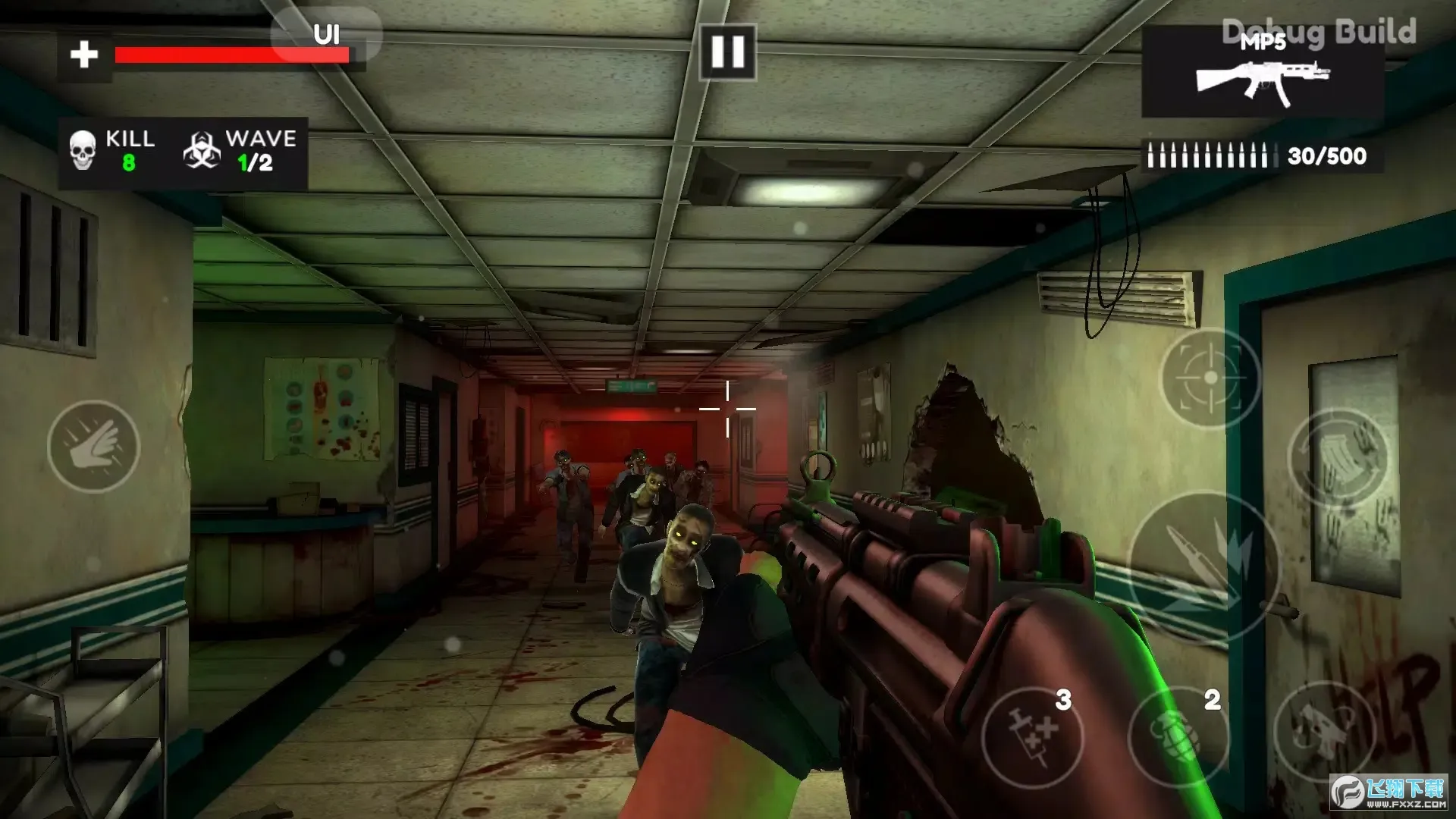Viewport: 1456px width, 819px height.
Task: Use a medkit syringe
Action: tap(1033, 736)
